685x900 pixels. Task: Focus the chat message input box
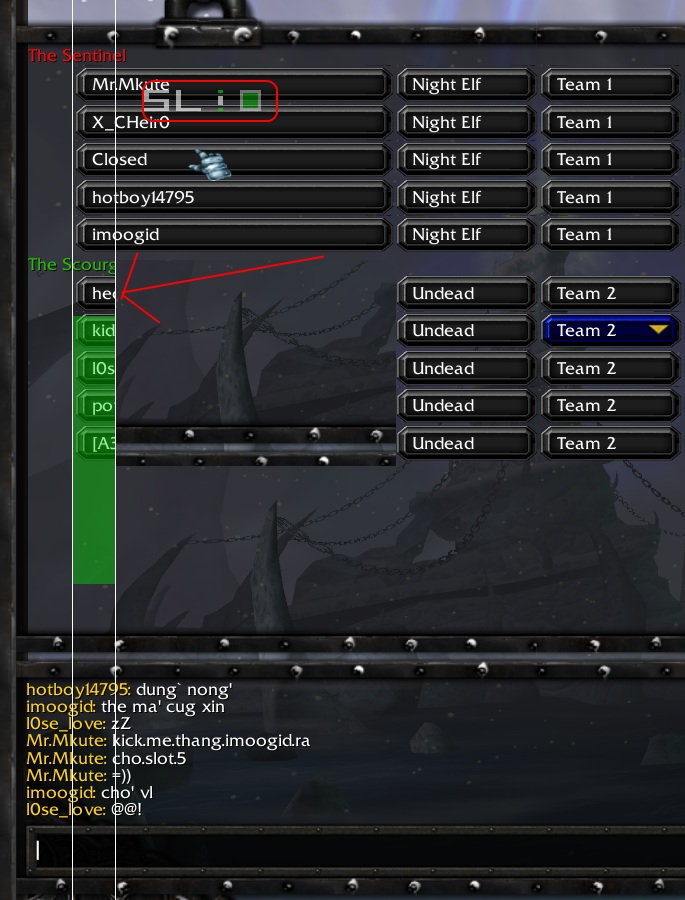[350, 850]
